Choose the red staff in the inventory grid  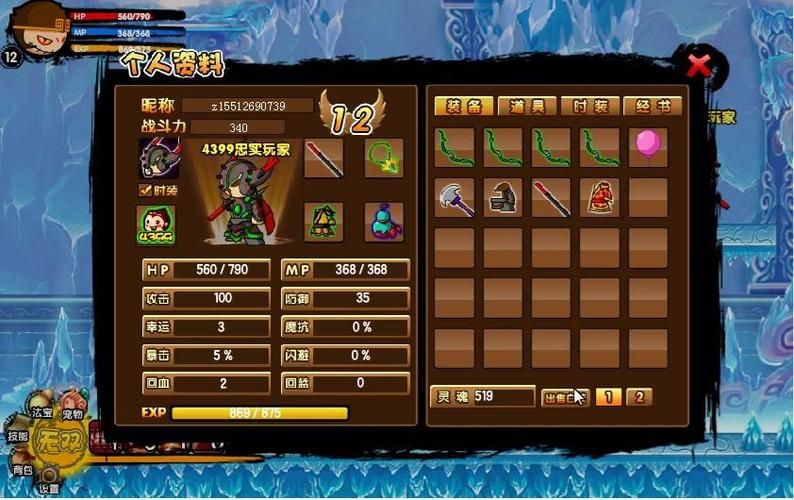551,197
